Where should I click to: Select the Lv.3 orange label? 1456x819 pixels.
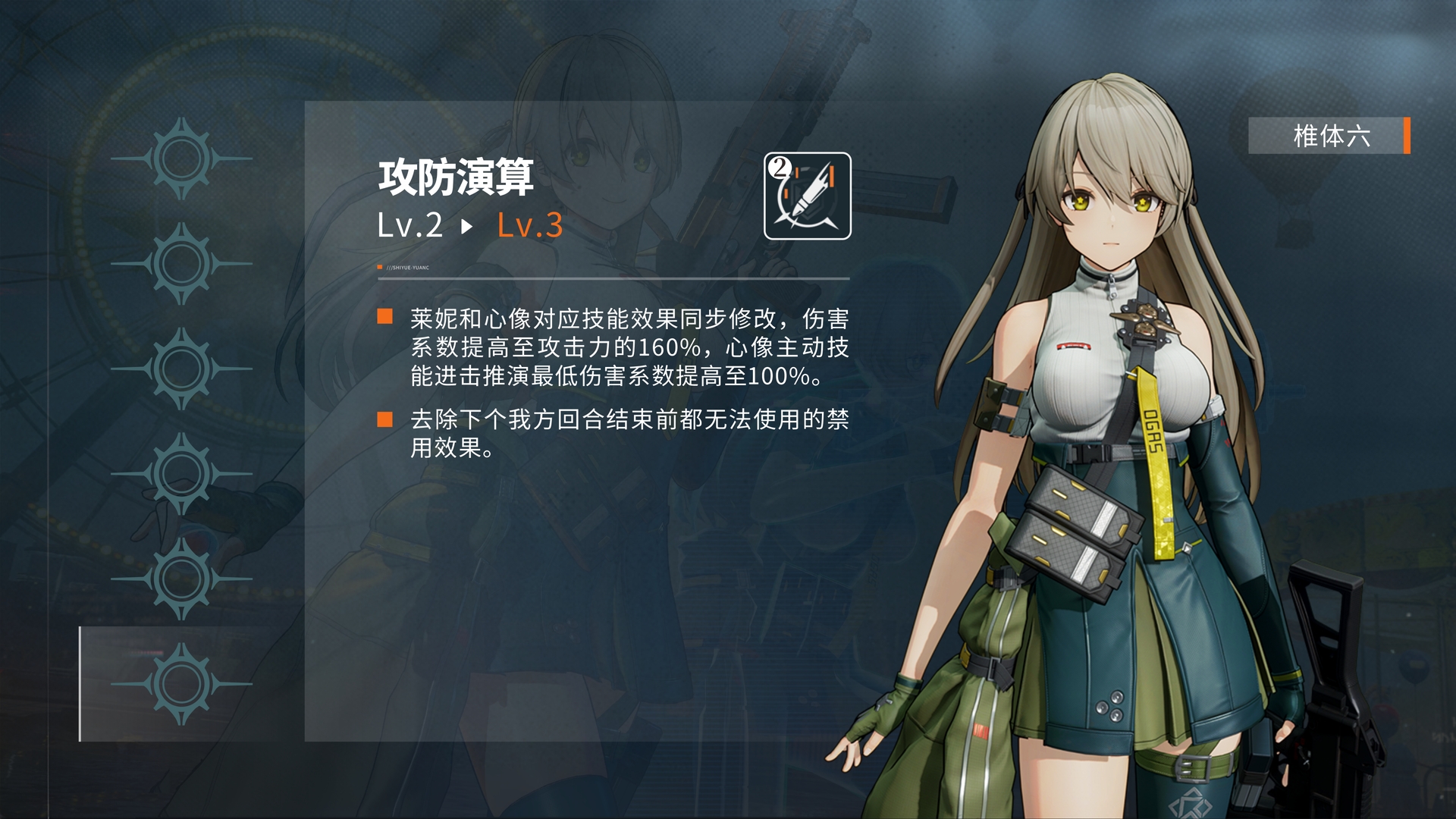[529, 225]
